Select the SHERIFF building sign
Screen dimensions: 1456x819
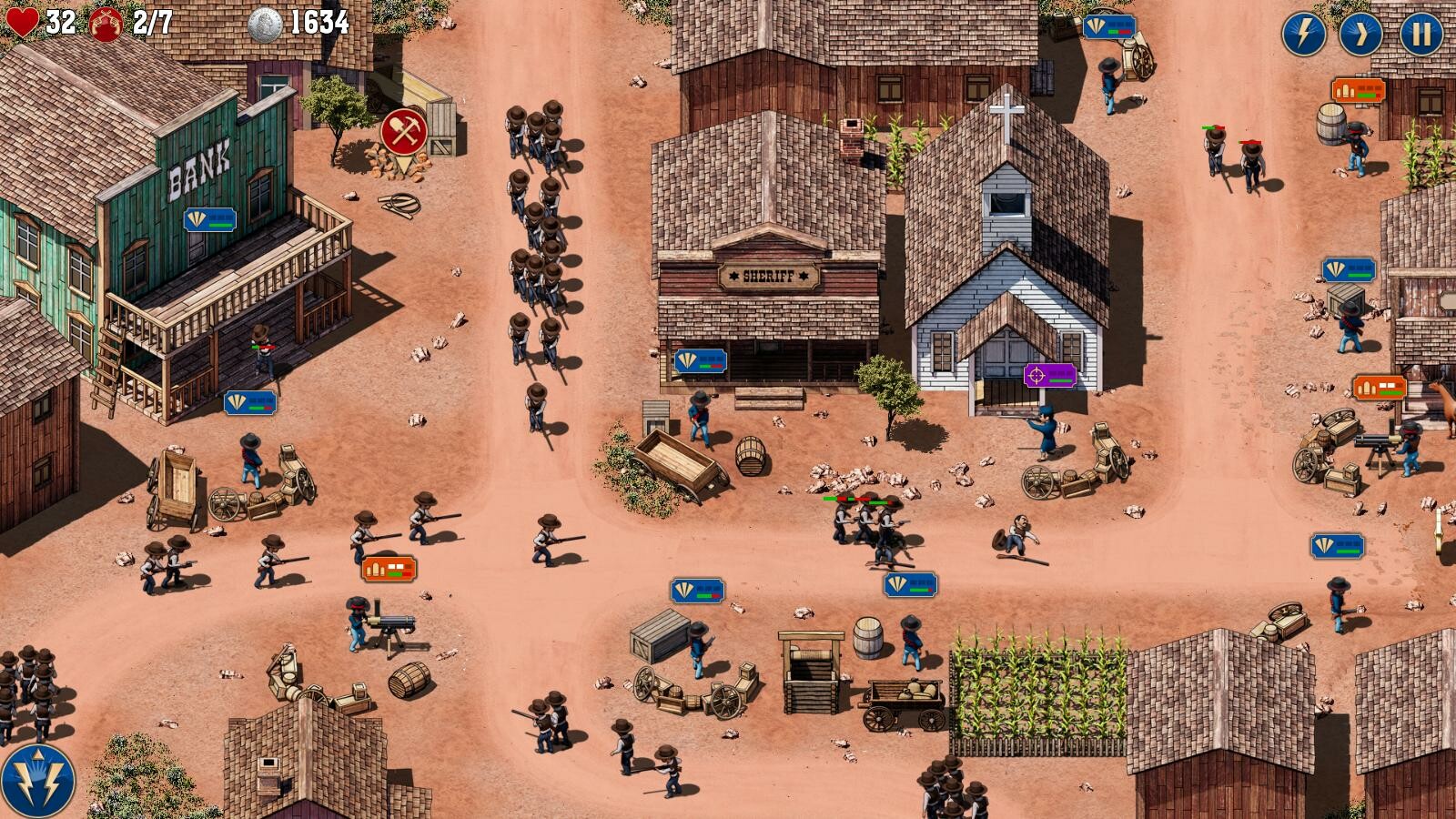[x=767, y=275]
